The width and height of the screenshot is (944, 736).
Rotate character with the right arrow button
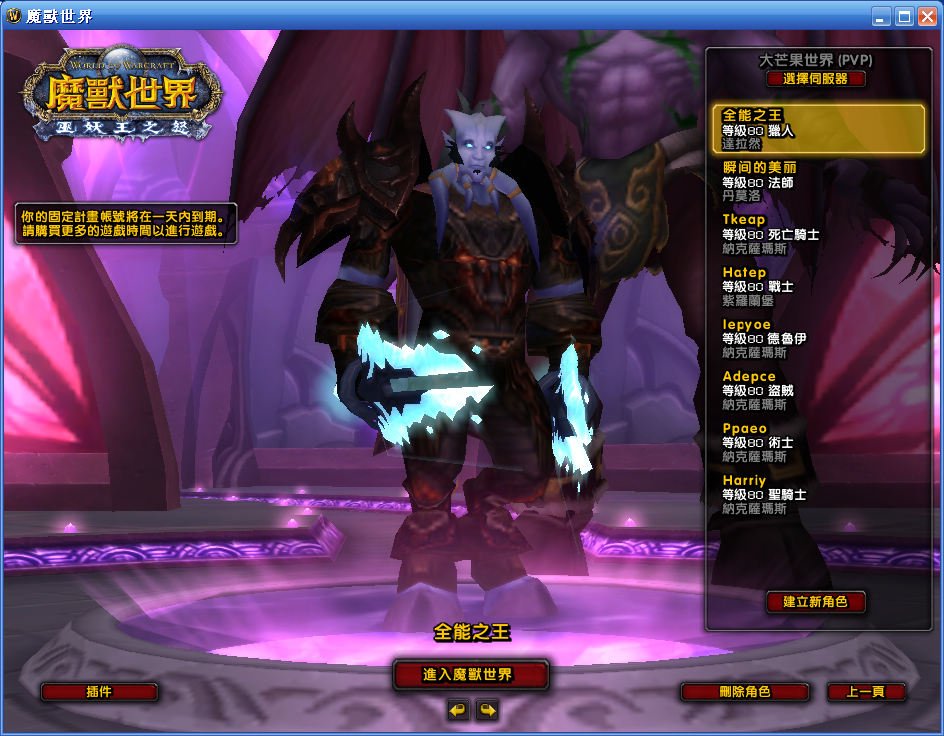[x=487, y=710]
